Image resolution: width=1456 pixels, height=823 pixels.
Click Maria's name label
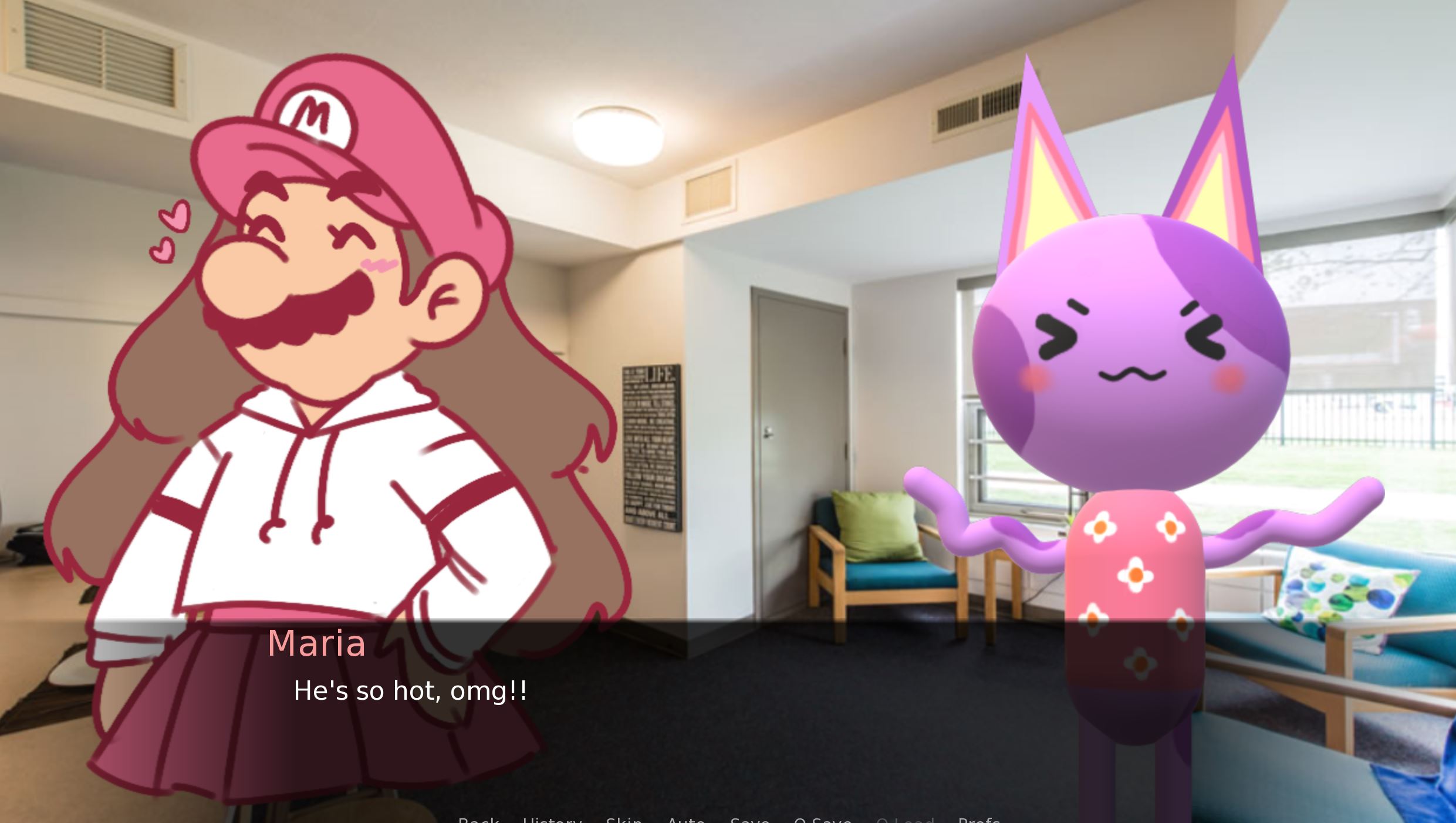317,644
